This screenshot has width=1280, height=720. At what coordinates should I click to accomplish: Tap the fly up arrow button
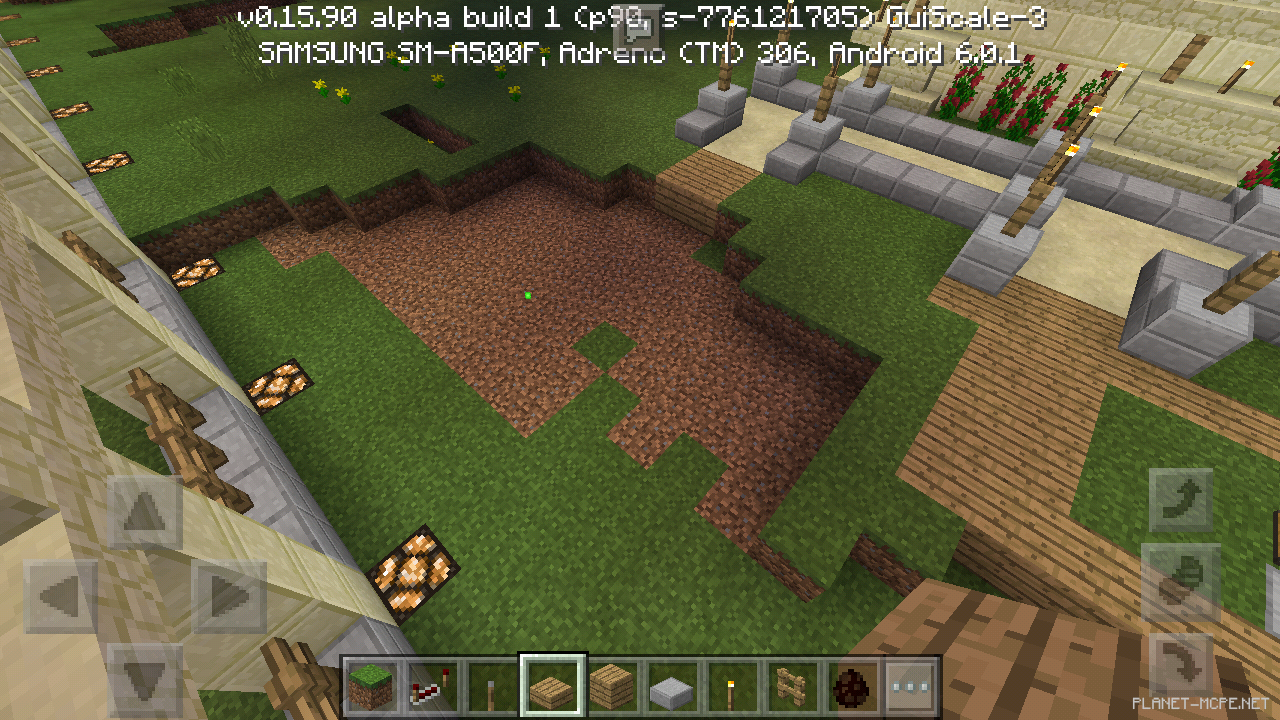click(1180, 499)
